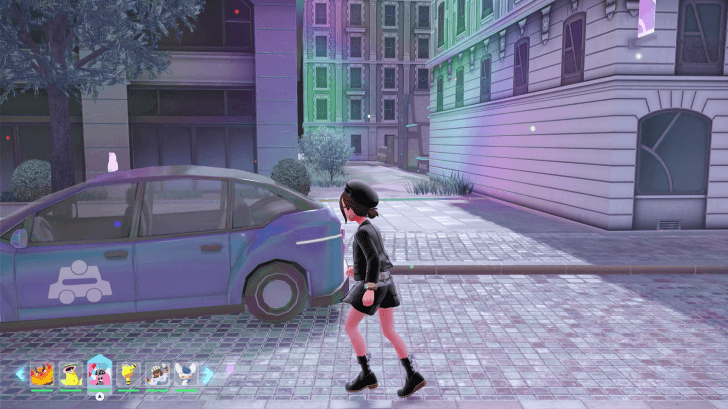Screen dimensions: 728x409
Task: Choose the yellow Pokémon with pink hat
Action: click(x=71, y=374)
